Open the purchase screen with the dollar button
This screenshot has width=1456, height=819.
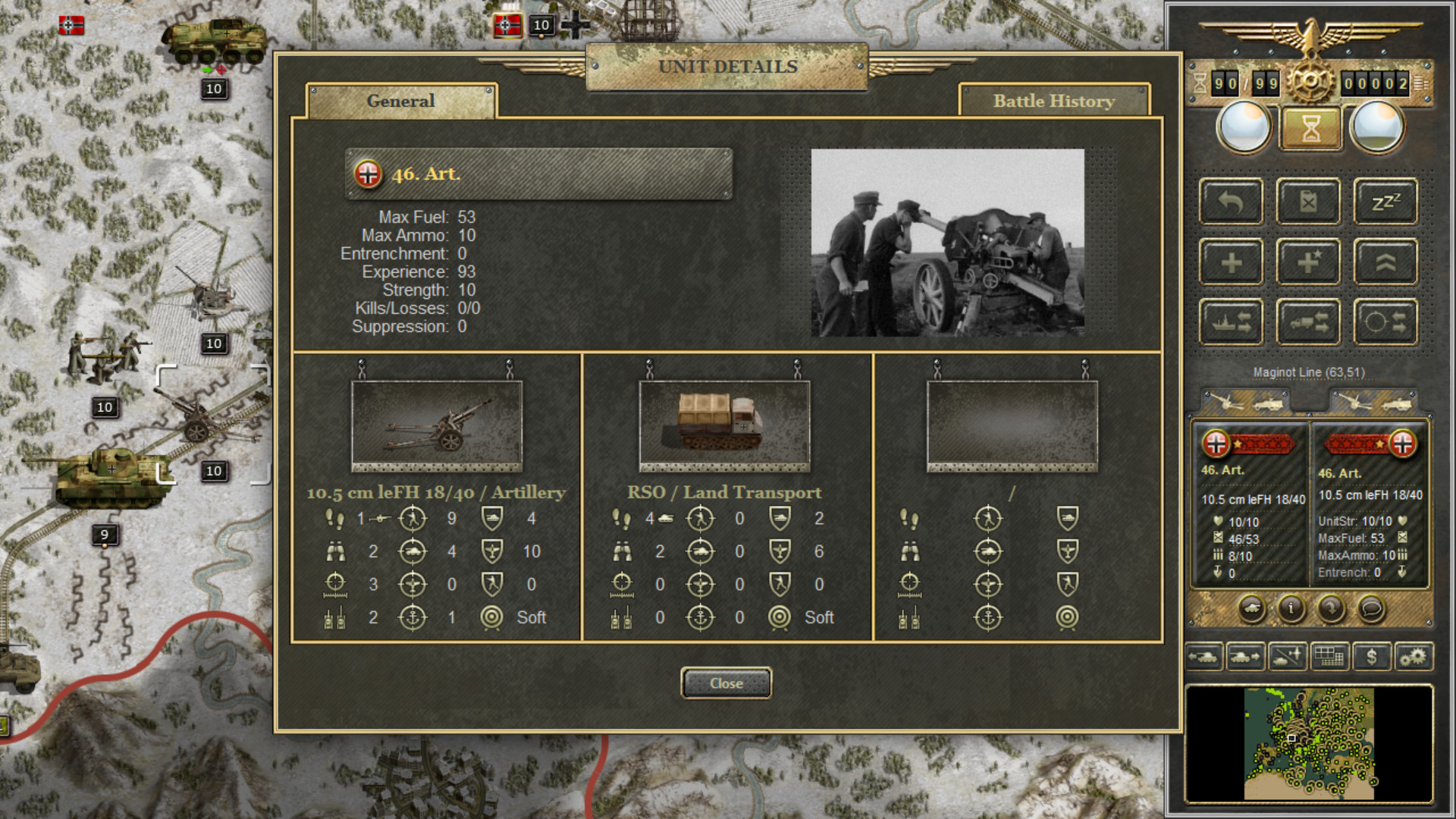pyautogui.click(x=1371, y=657)
